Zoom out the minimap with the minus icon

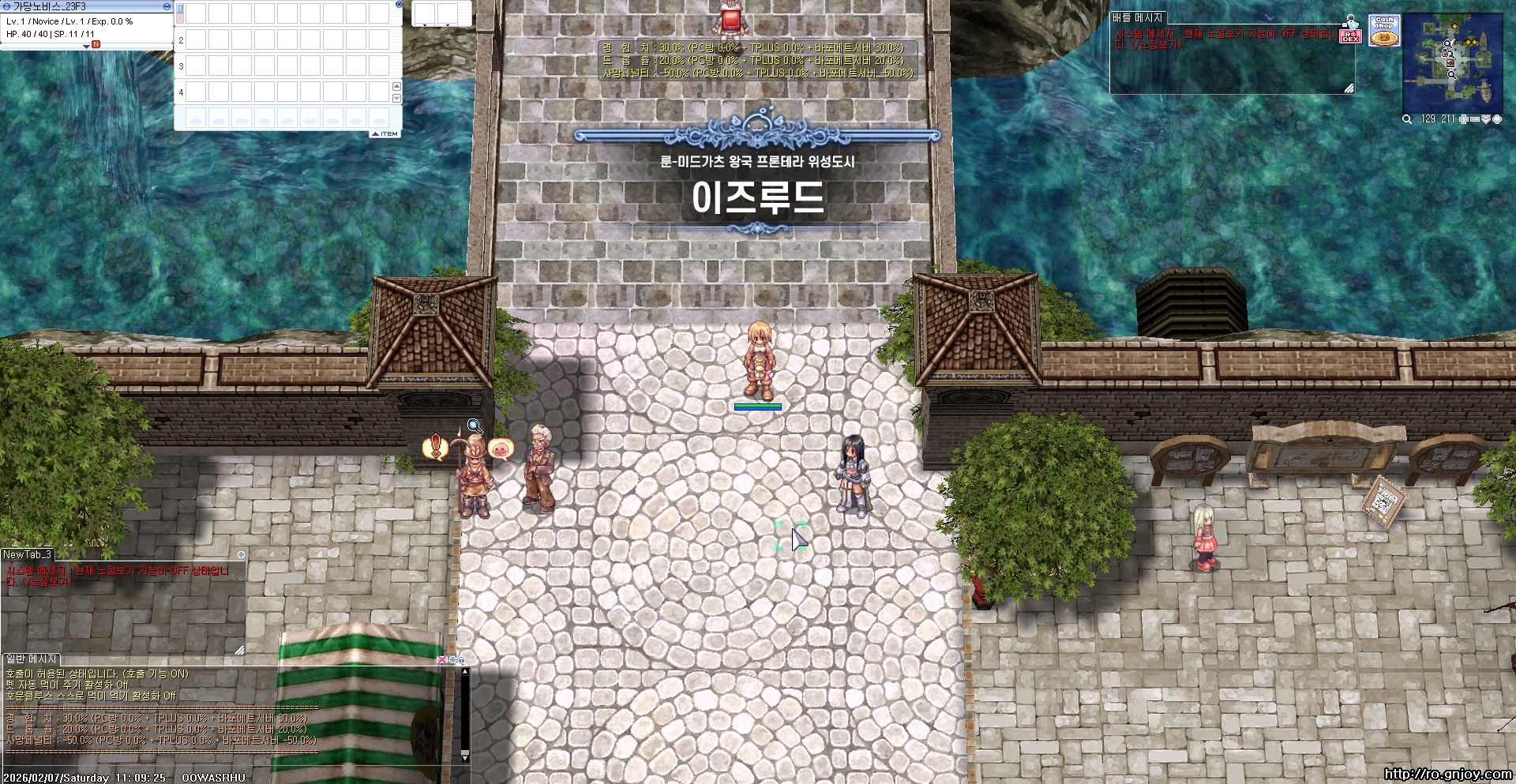1474,119
